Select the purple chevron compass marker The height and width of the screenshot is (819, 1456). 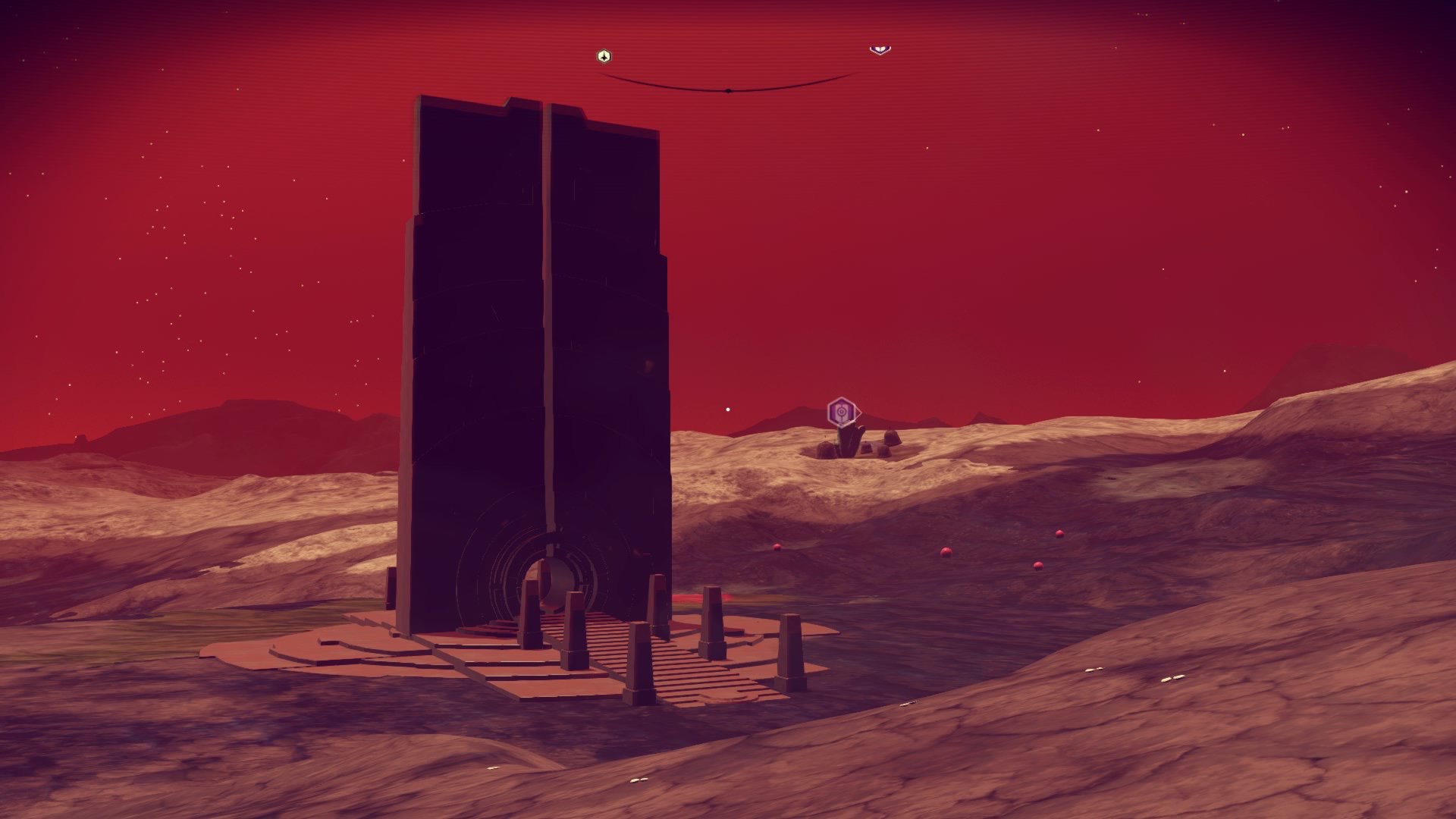coord(880,50)
